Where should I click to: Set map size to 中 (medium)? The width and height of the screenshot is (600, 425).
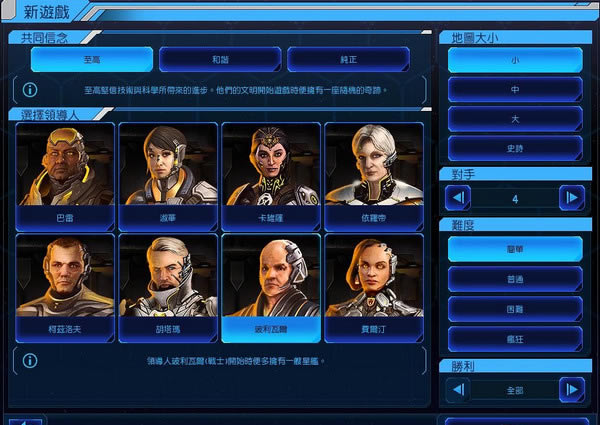[x=515, y=89]
